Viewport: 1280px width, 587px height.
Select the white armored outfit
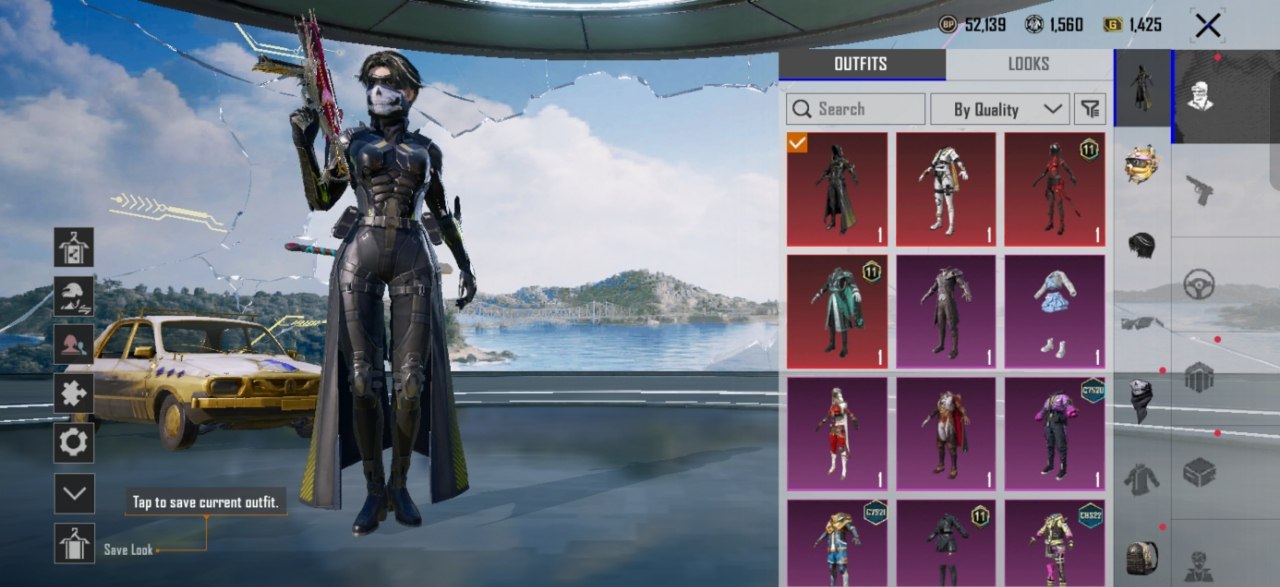945,189
